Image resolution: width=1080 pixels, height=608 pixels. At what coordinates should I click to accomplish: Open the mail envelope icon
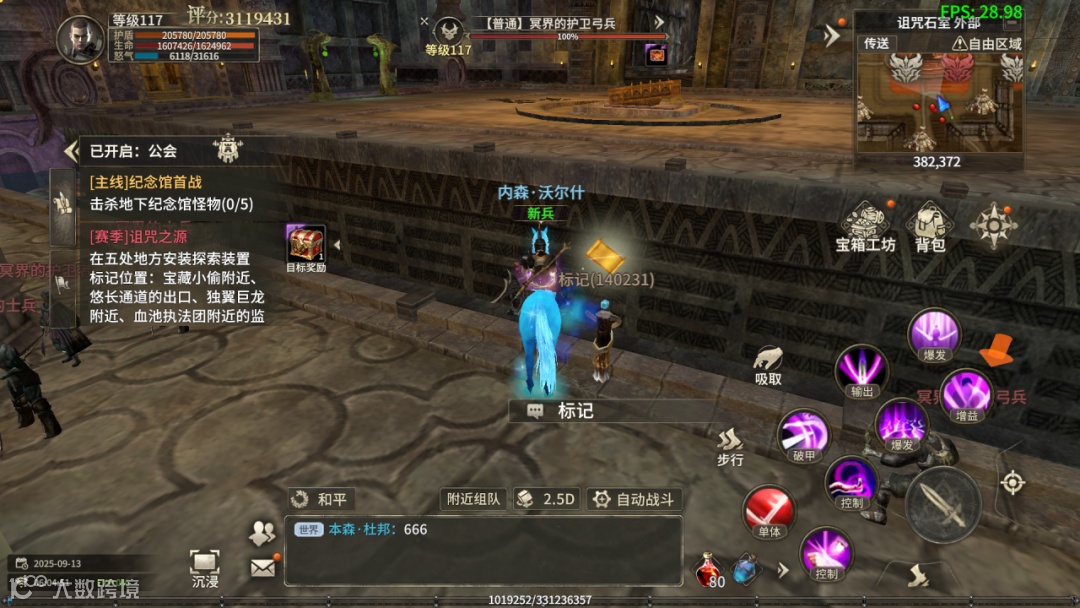click(262, 567)
